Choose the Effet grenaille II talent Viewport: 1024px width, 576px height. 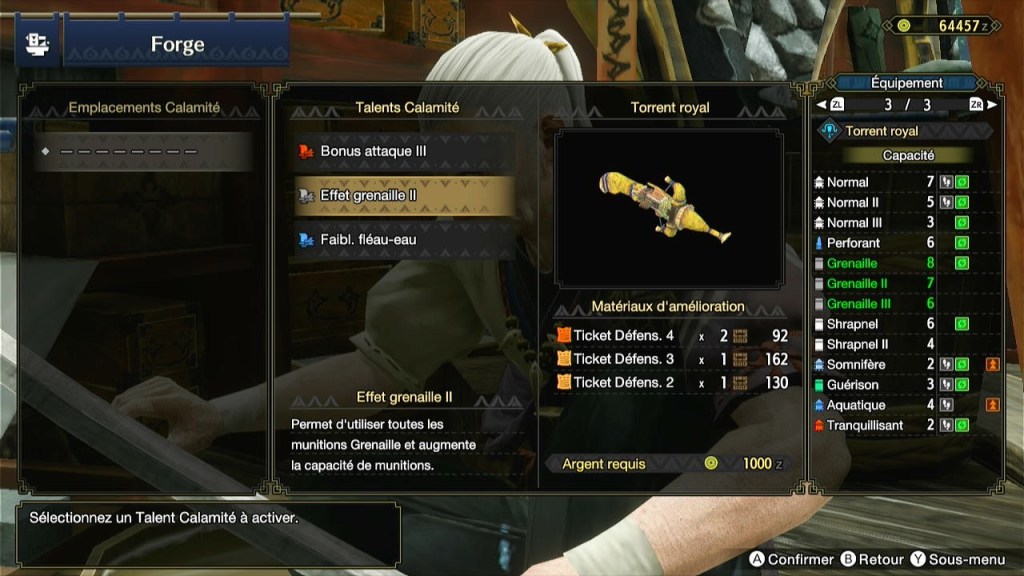click(404, 196)
